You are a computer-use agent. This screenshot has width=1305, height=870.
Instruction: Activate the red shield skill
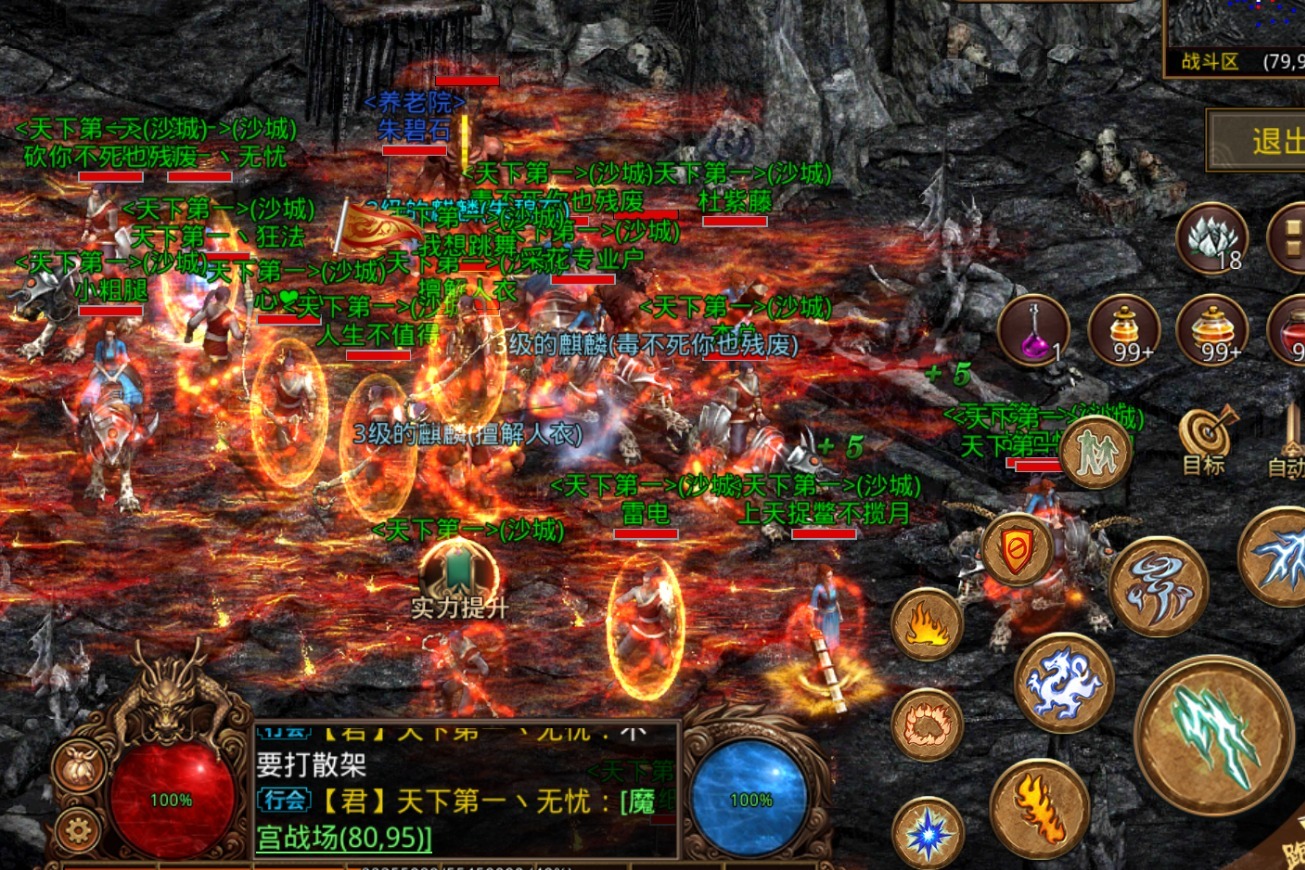point(1016,549)
